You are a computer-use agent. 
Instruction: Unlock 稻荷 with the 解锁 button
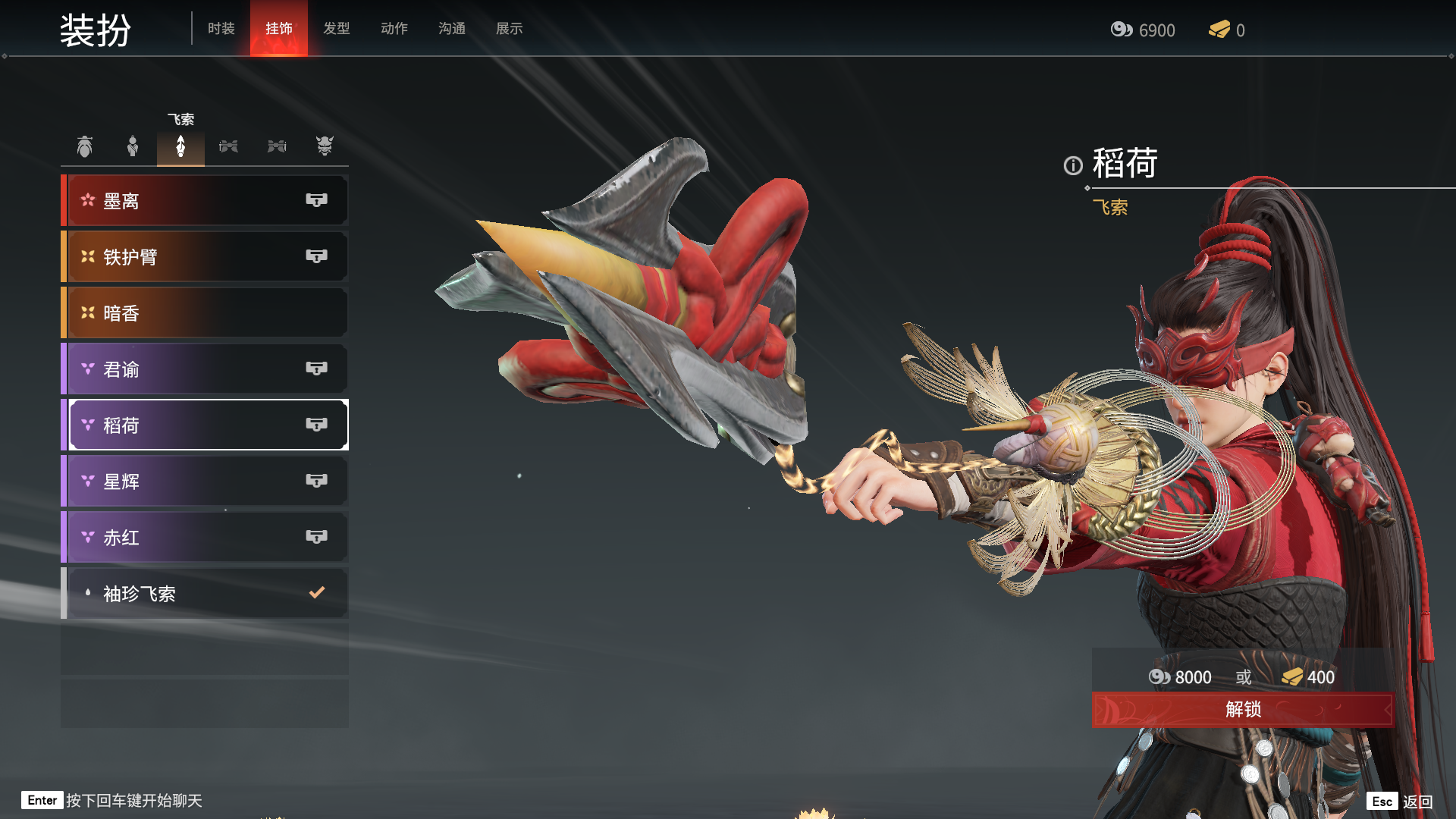(x=1242, y=710)
